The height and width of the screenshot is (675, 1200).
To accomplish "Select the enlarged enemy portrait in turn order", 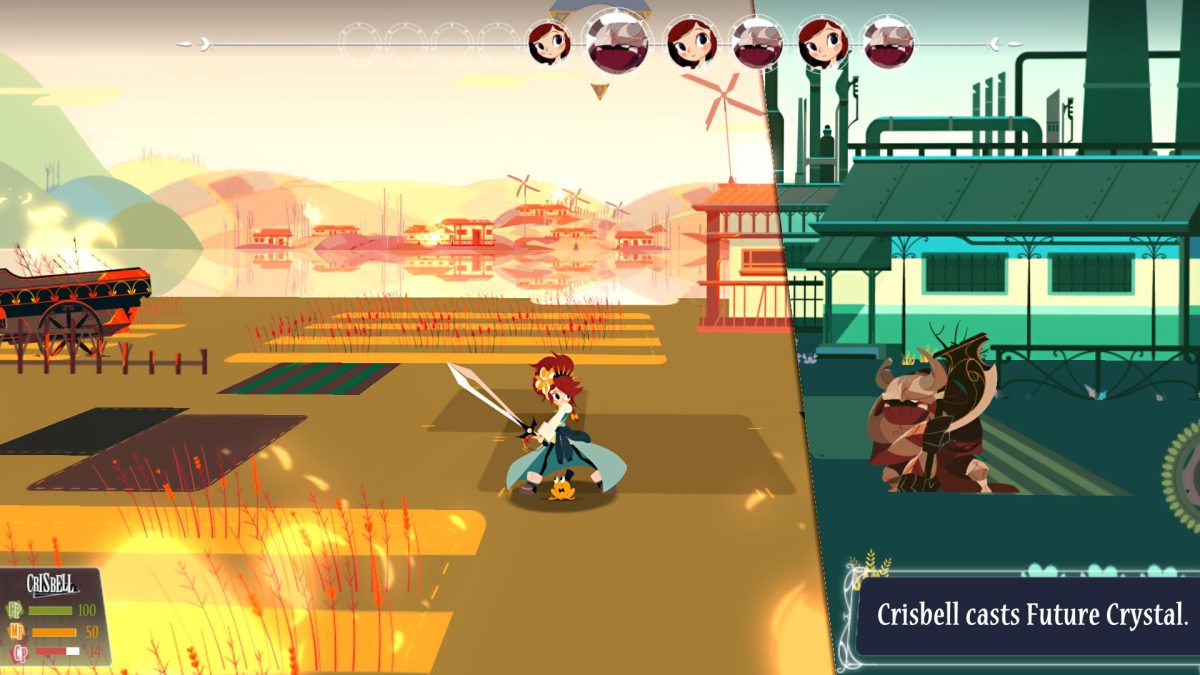I will 617,41.
